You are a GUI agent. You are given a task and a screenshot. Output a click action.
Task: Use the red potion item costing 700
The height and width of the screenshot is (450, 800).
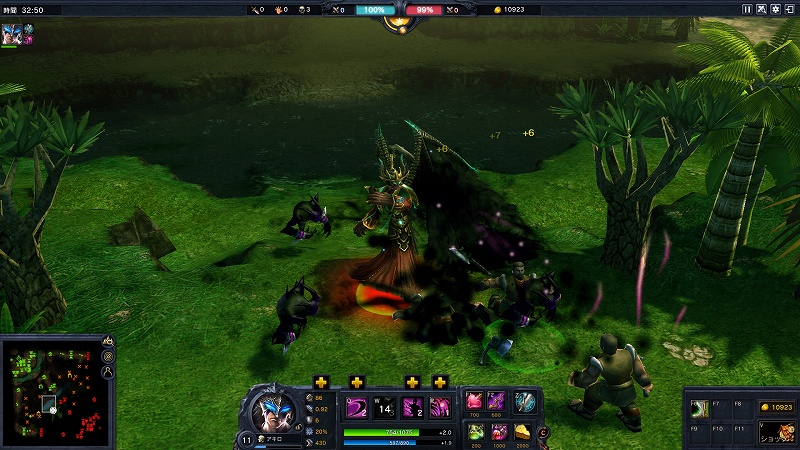474,401
